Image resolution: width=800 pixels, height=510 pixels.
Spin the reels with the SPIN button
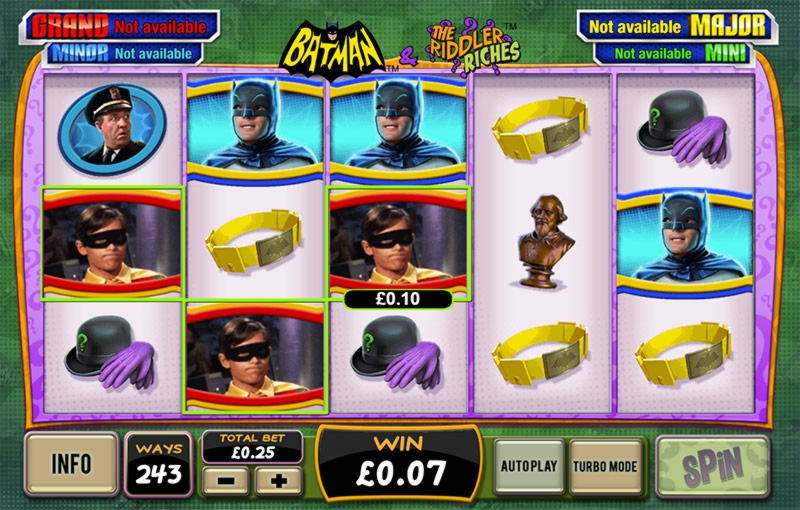(712, 466)
